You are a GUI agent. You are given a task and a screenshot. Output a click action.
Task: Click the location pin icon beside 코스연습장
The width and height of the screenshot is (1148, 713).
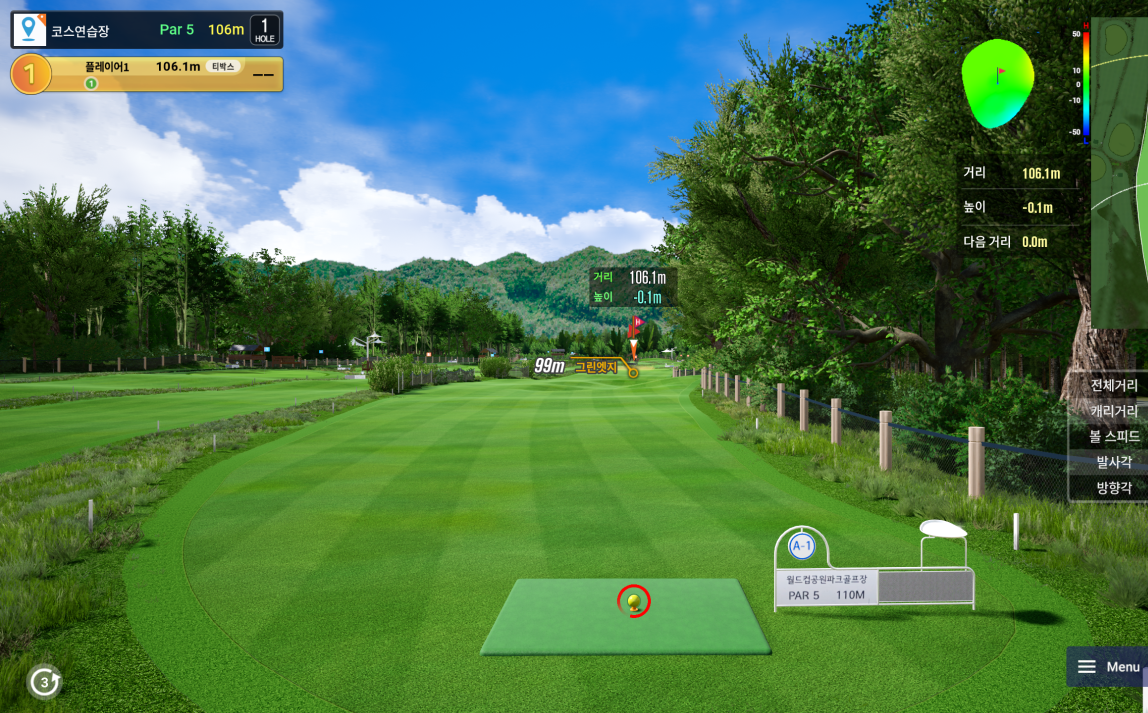point(29,30)
